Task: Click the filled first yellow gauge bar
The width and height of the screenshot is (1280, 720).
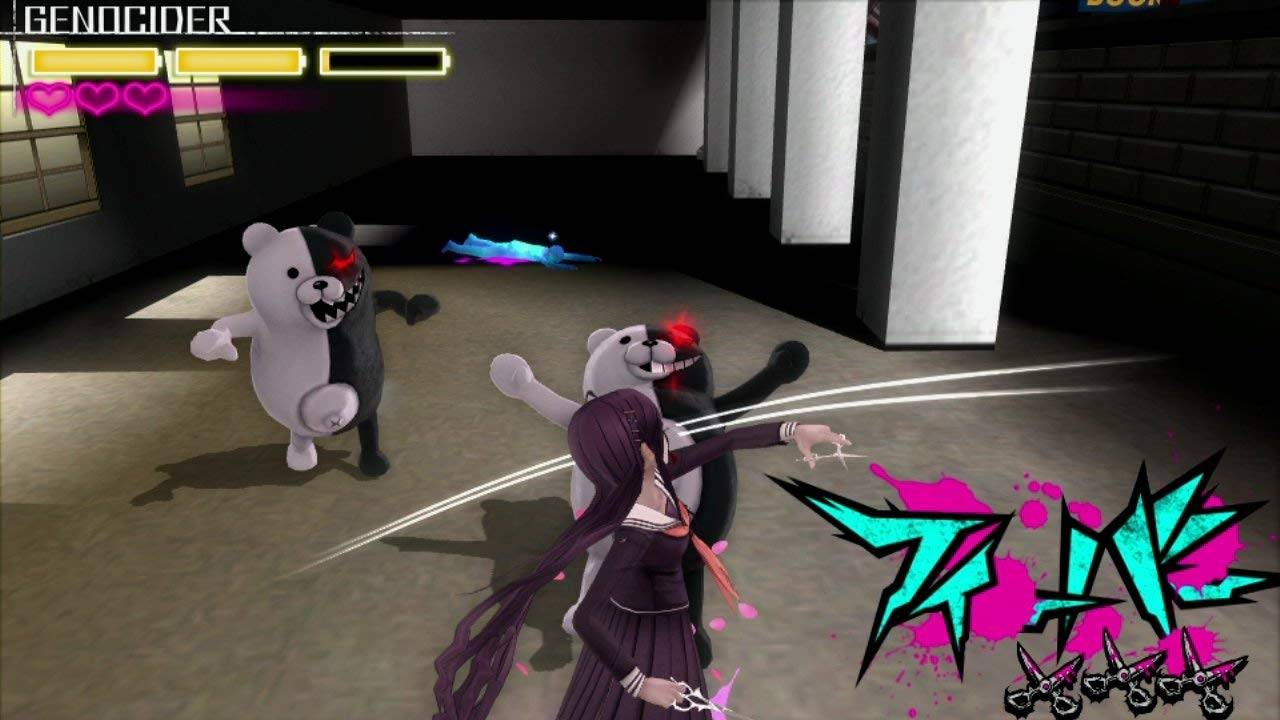Action: tap(95, 60)
